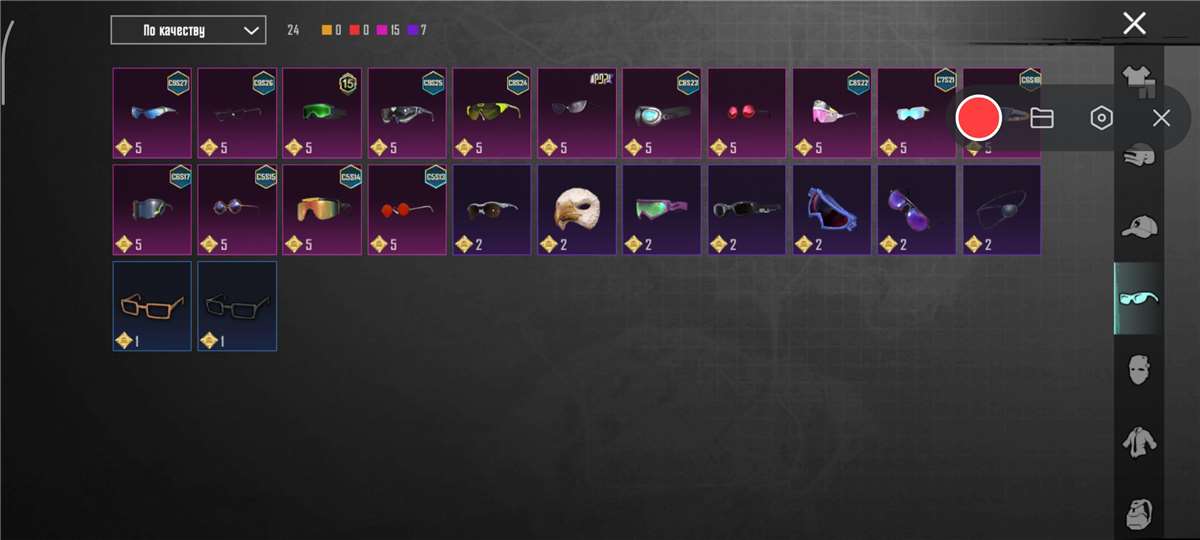Choose the purple aviator sunglasses
The height and width of the screenshot is (540, 1200).
point(917,209)
